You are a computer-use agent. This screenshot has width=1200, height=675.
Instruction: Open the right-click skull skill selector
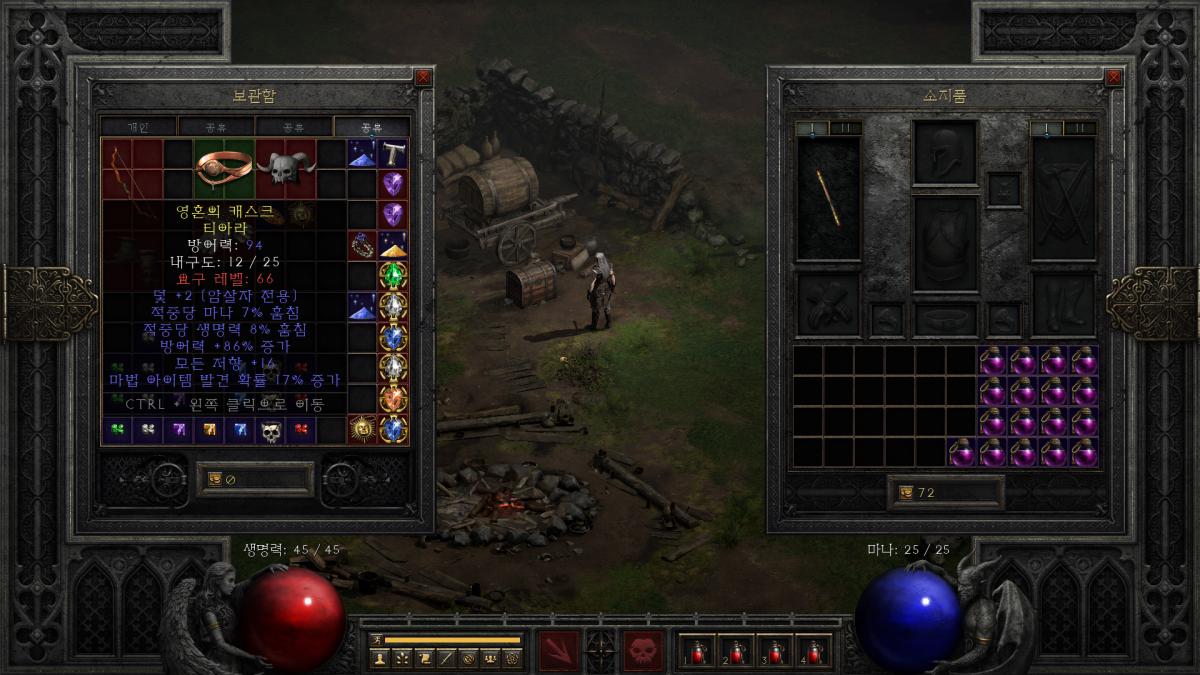pyautogui.click(x=643, y=650)
